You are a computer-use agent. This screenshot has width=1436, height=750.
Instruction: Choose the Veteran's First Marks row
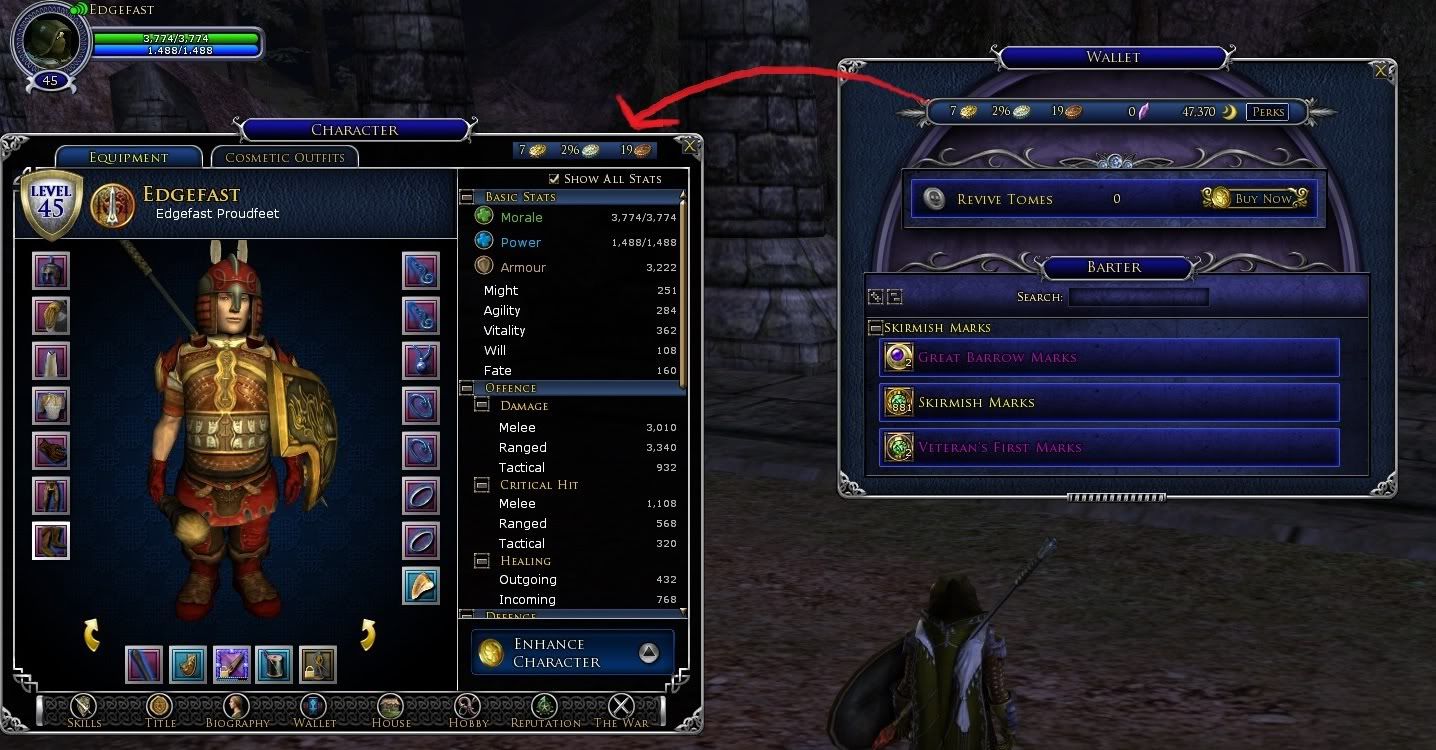(x=1109, y=447)
